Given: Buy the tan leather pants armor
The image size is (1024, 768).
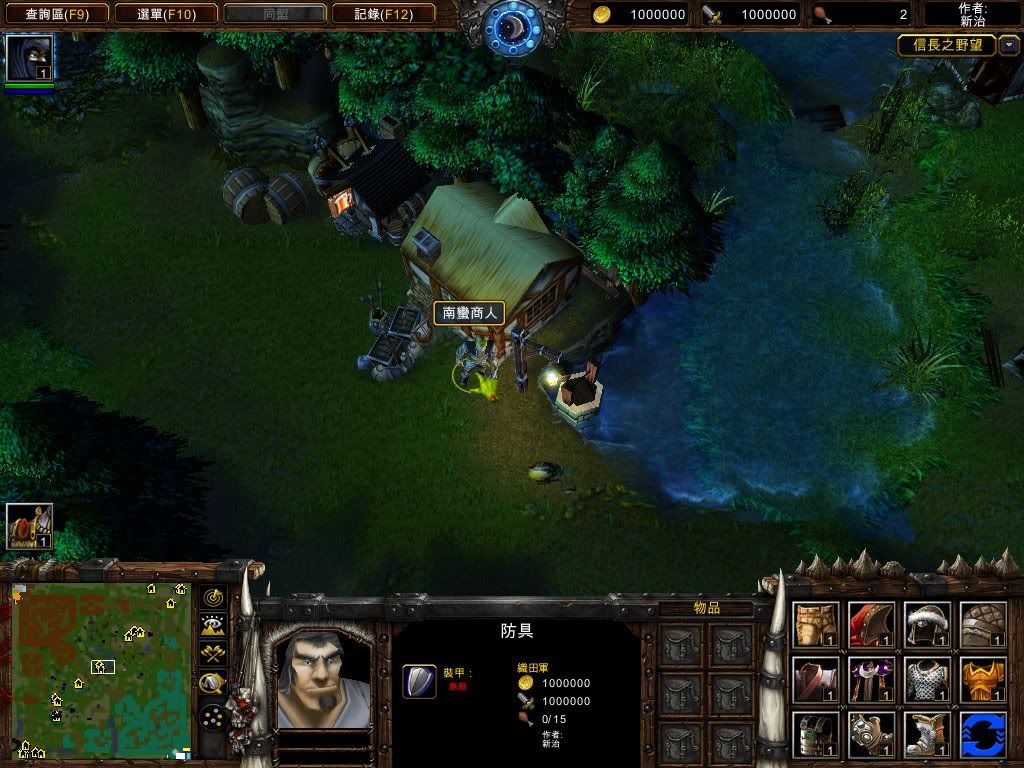Looking at the screenshot, I should pos(816,624).
